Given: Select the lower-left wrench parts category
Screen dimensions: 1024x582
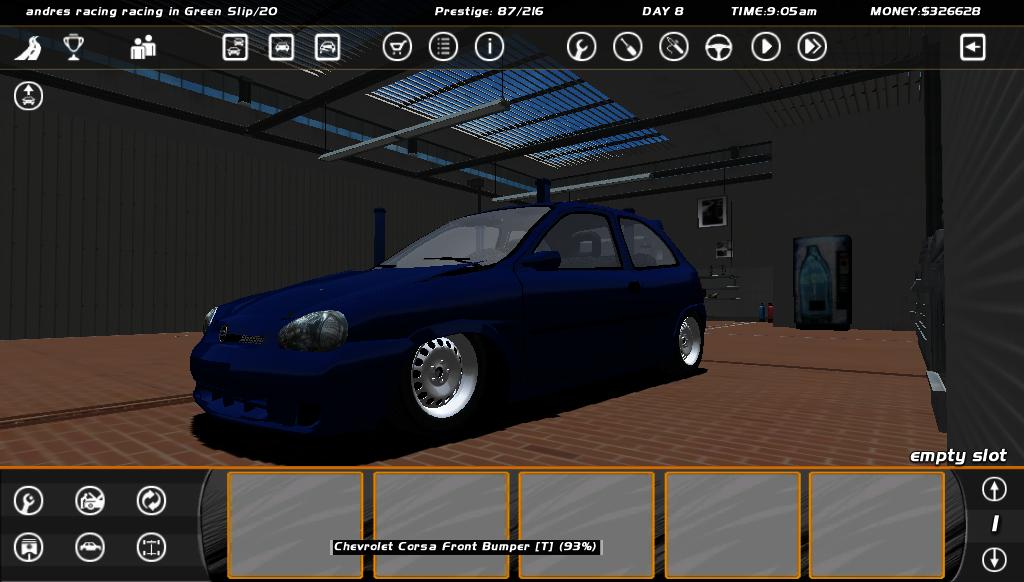Looking at the screenshot, I should [x=28, y=500].
